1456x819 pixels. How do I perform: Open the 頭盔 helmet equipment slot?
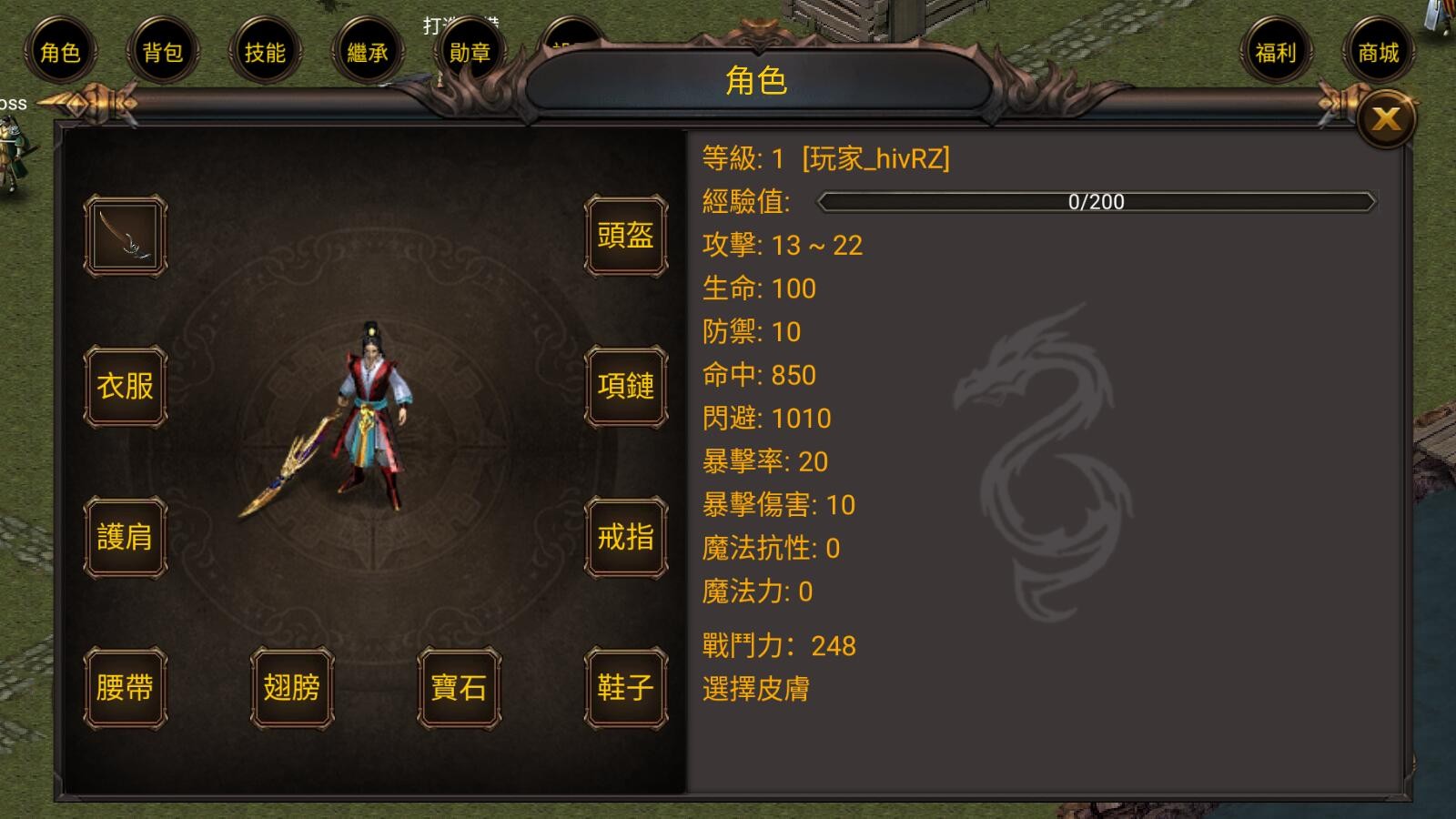[x=625, y=237]
